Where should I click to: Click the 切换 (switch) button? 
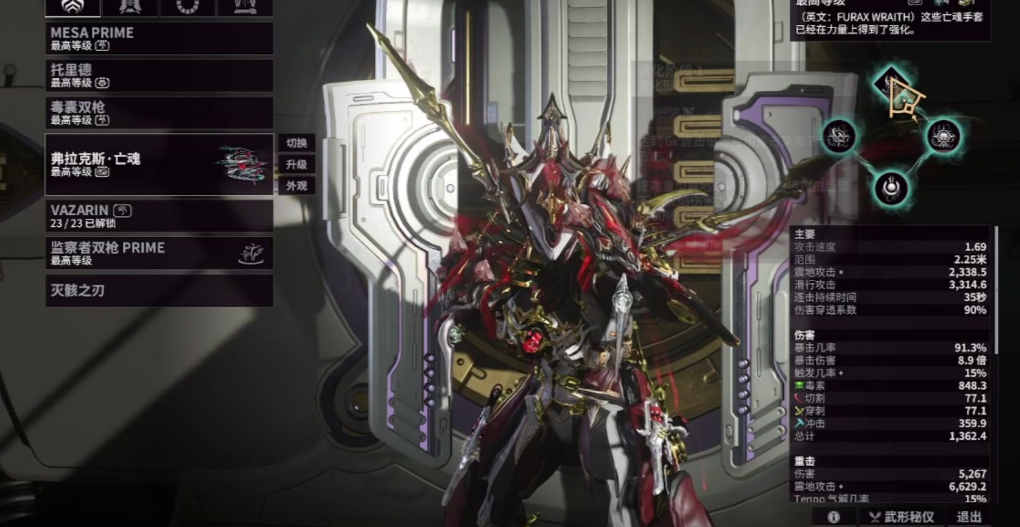coord(296,142)
